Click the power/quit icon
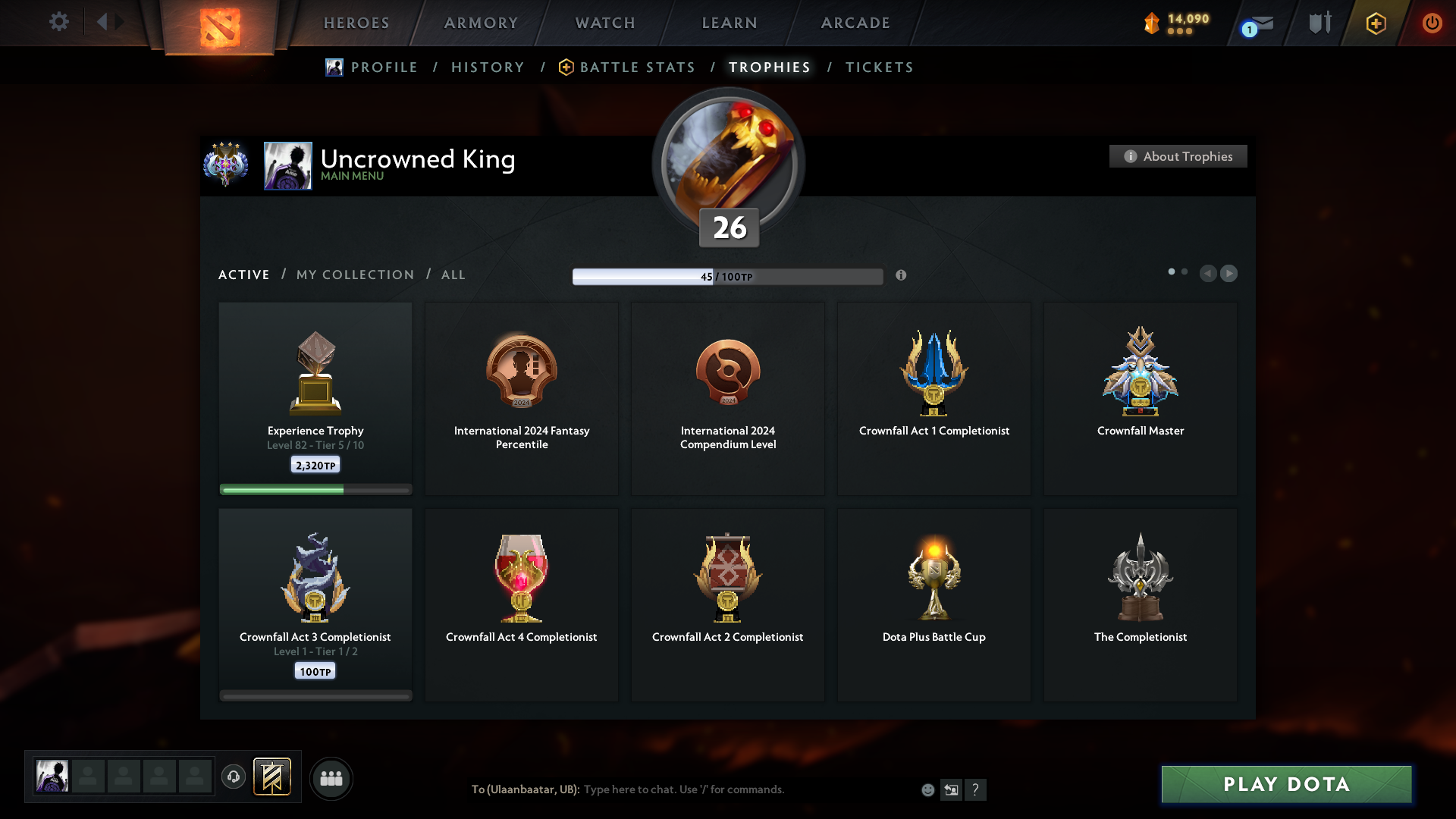The image size is (1456, 819). pos(1433,23)
